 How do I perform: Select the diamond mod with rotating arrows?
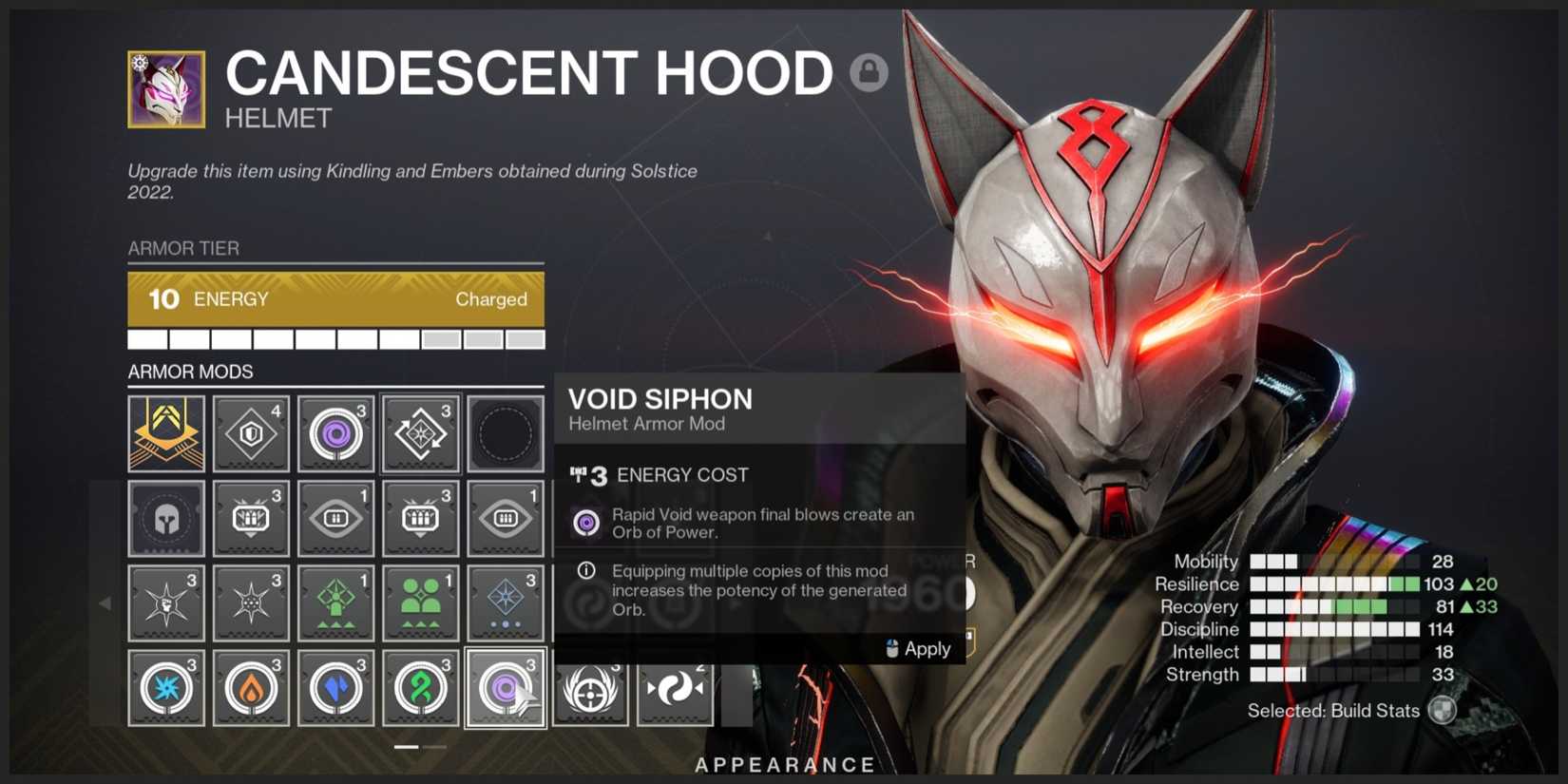click(x=421, y=434)
